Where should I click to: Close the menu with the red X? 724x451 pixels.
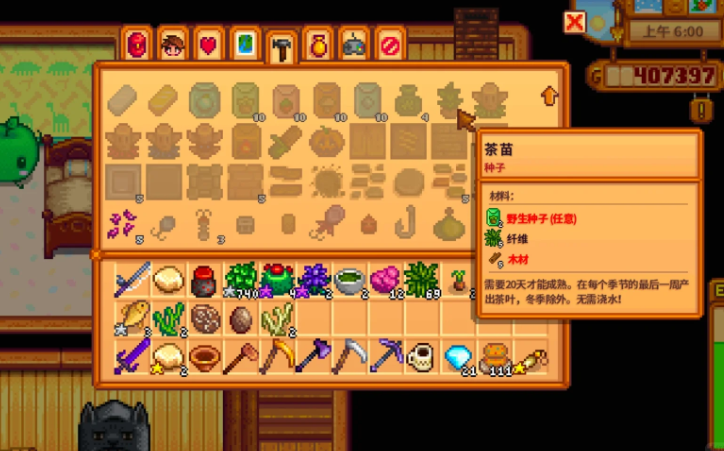pyautogui.click(x=574, y=22)
